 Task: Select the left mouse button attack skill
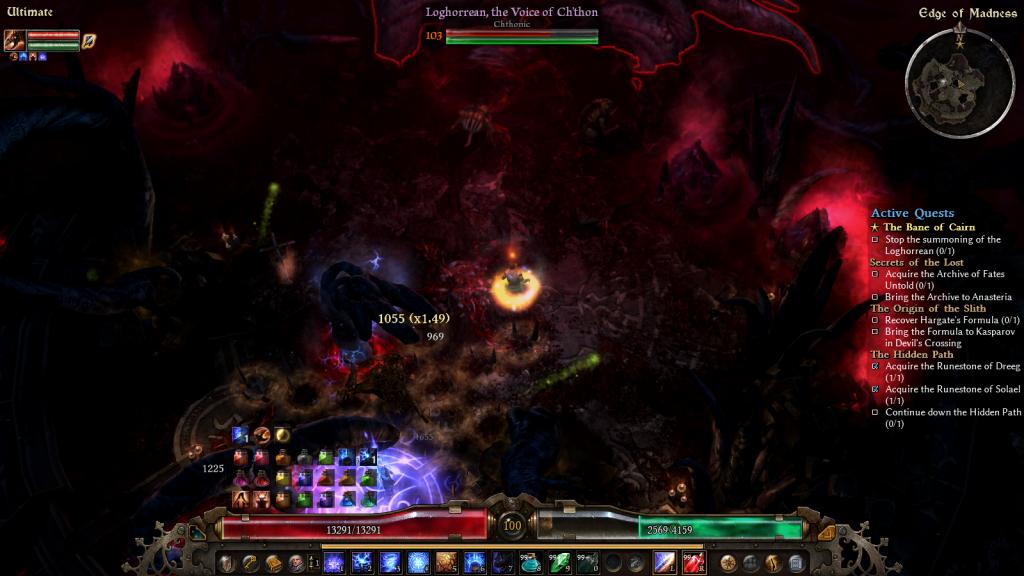pos(665,563)
